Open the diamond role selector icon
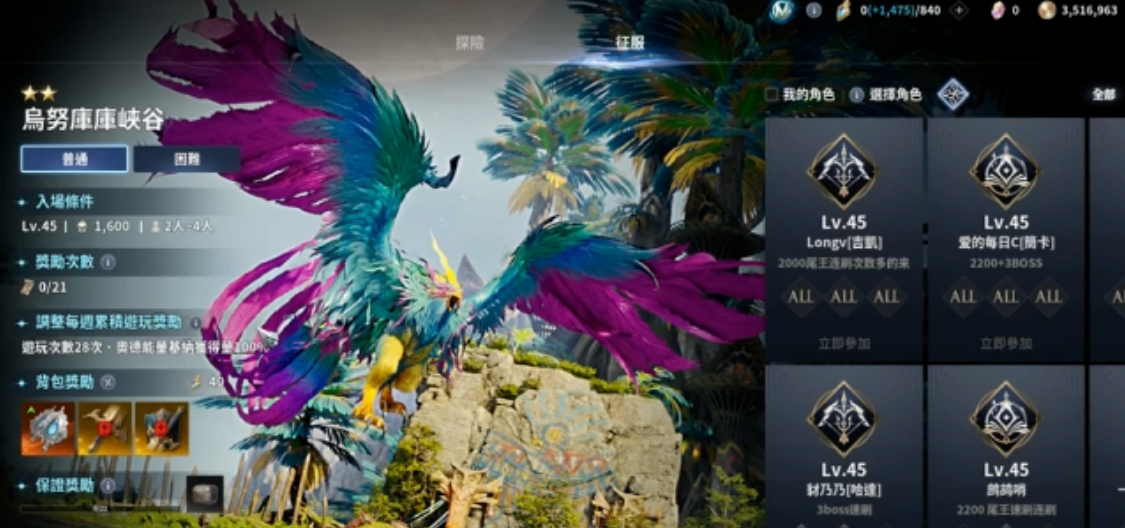Image resolution: width=1125 pixels, height=528 pixels. tap(952, 94)
